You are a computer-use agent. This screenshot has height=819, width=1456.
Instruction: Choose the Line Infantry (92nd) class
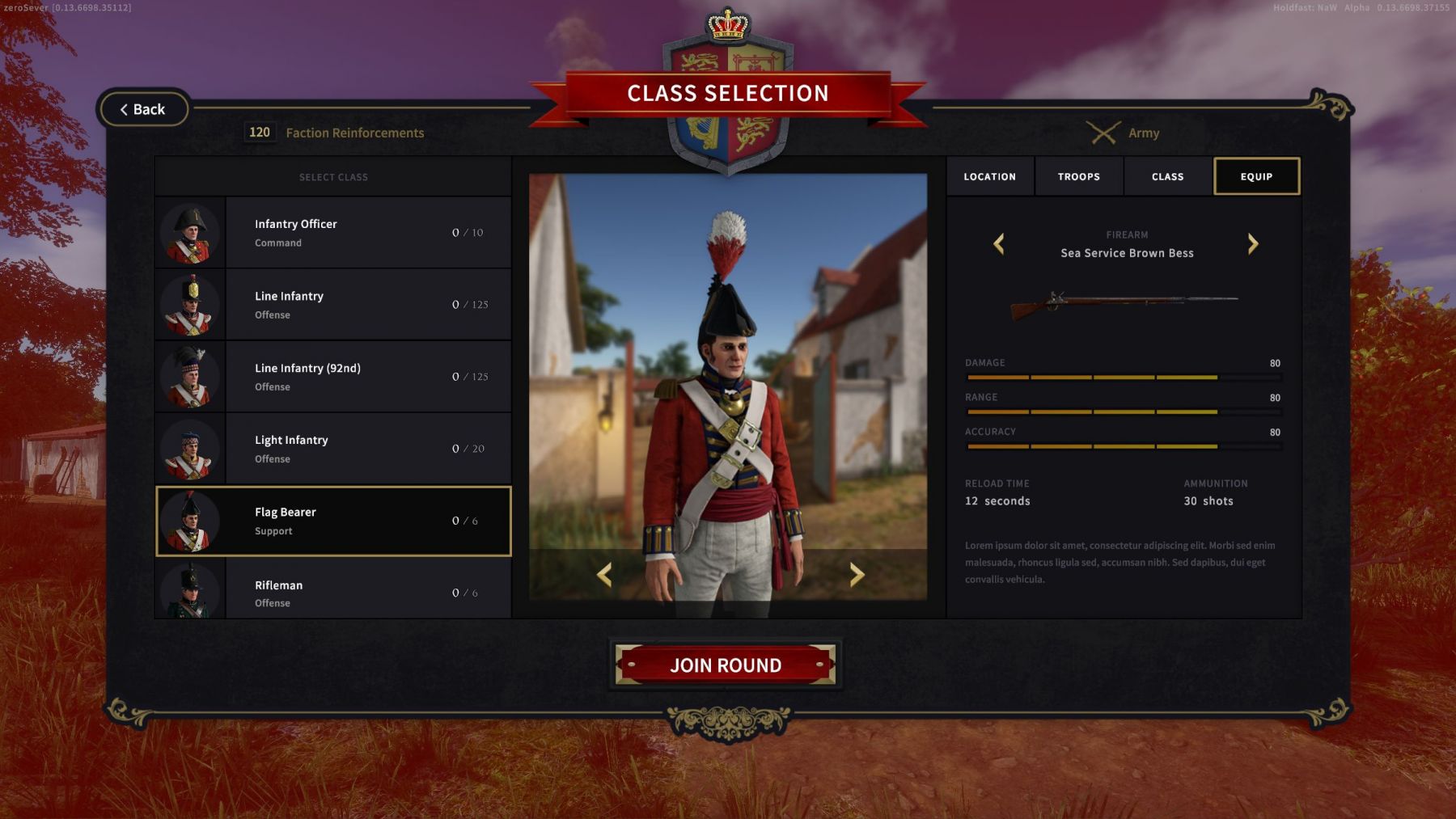(x=332, y=377)
